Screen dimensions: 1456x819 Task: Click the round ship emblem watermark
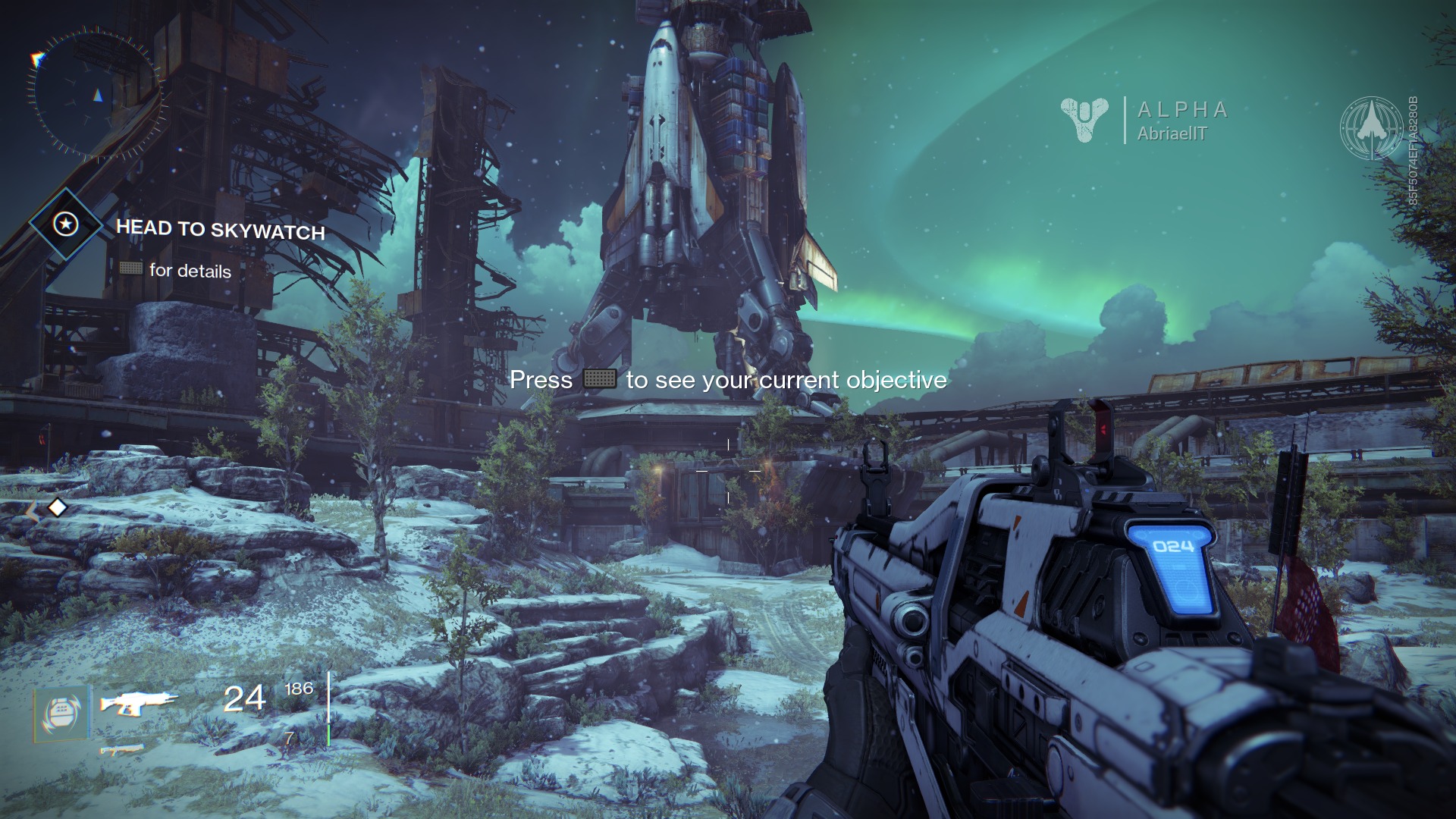pyautogui.click(x=1371, y=127)
